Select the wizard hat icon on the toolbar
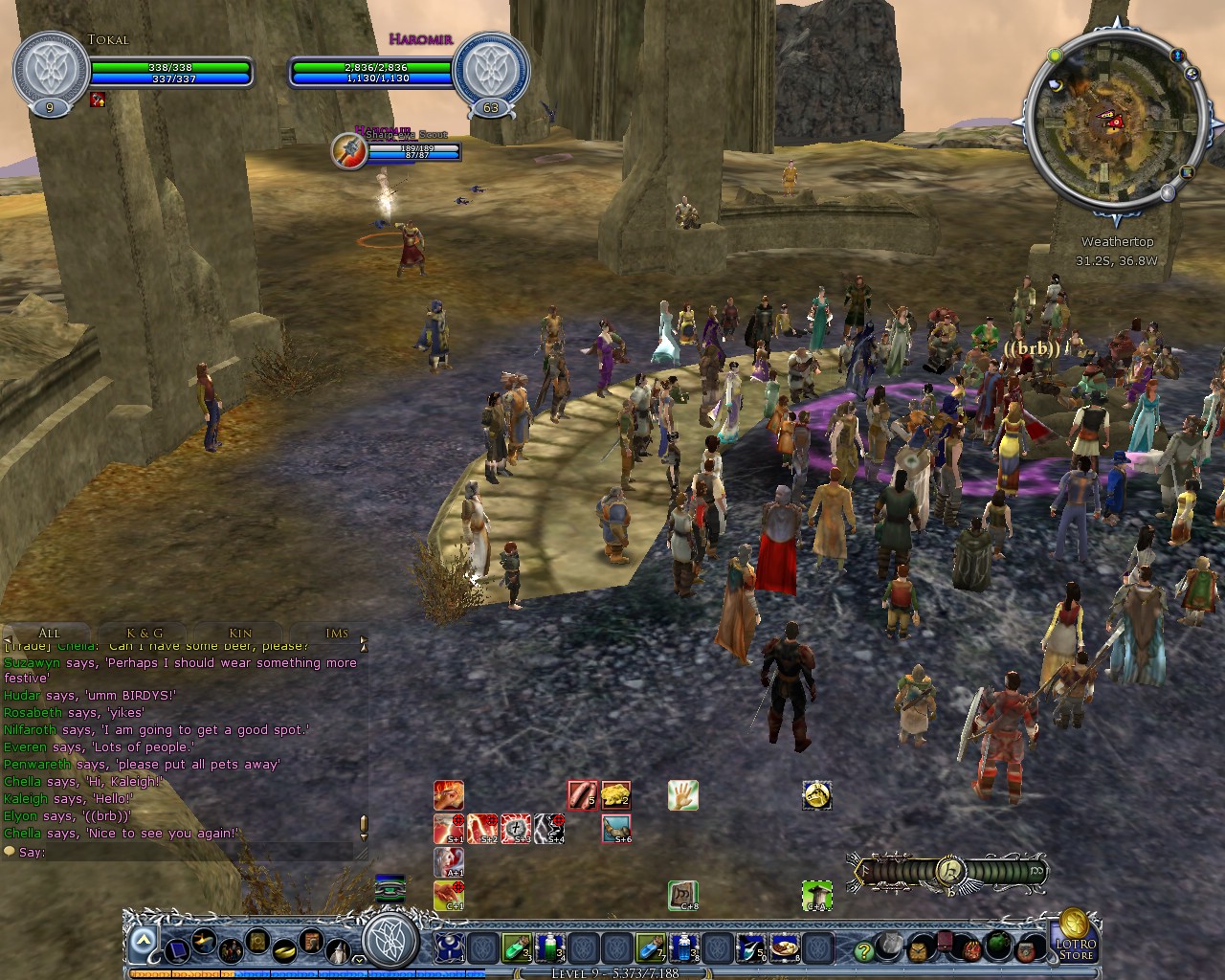 (x=338, y=949)
